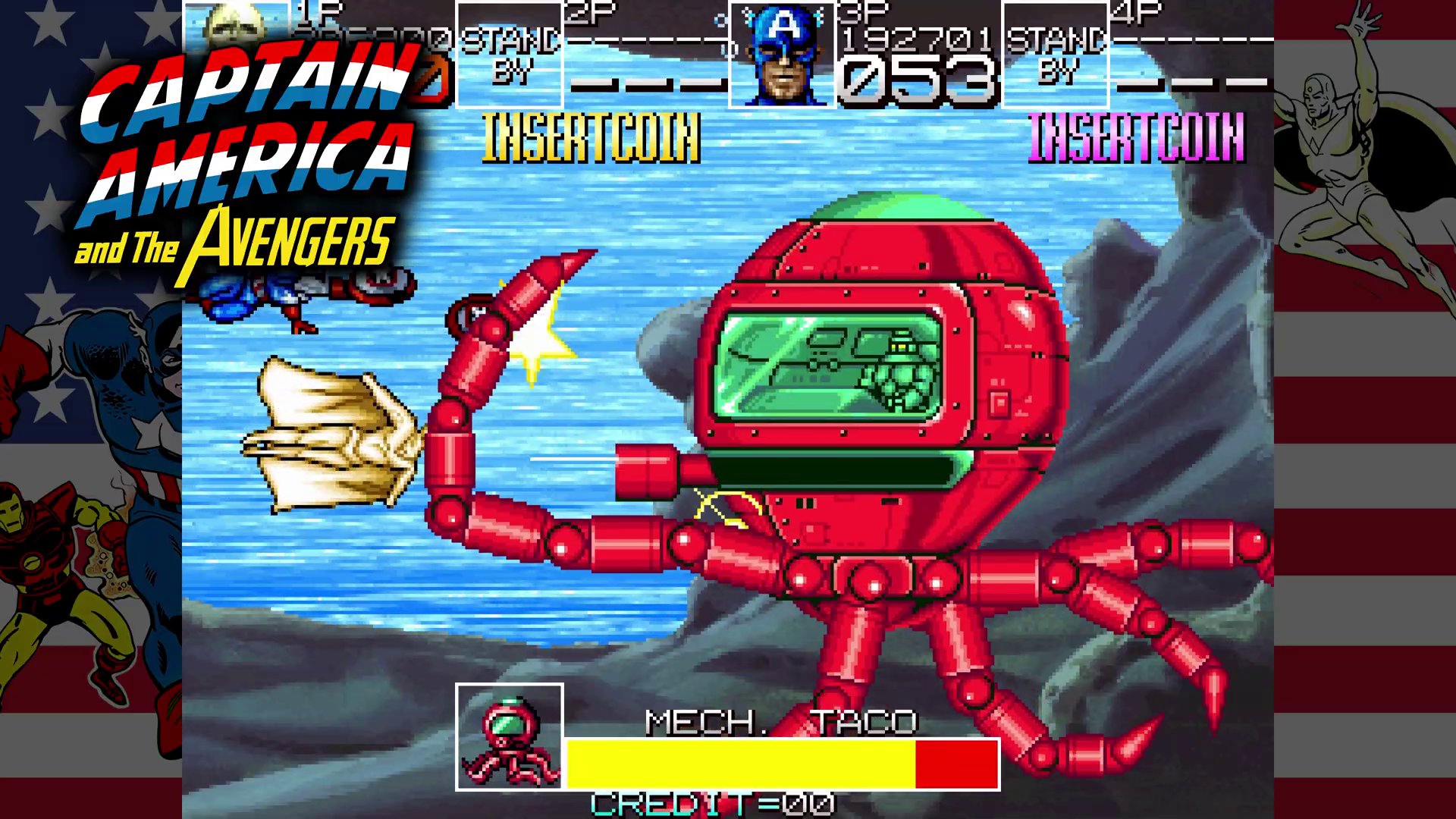Click the 4P Stand By panel
Image resolution: width=1456 pixels, height=819 pixels.
point(1055,55)
